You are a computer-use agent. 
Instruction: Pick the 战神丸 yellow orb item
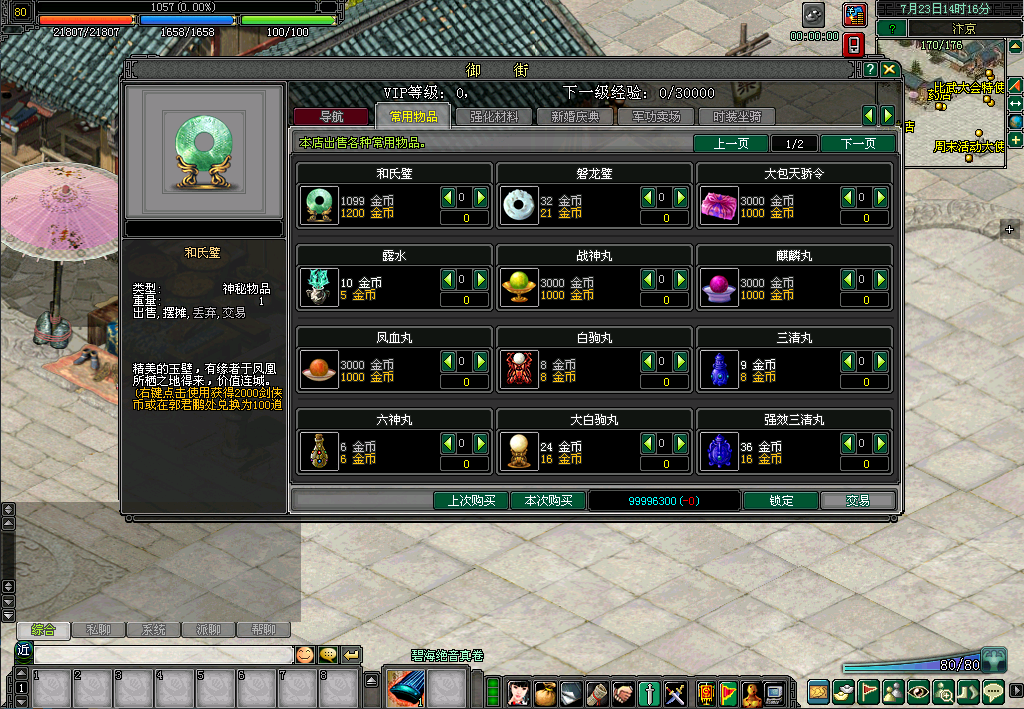(x=519, y=288)
